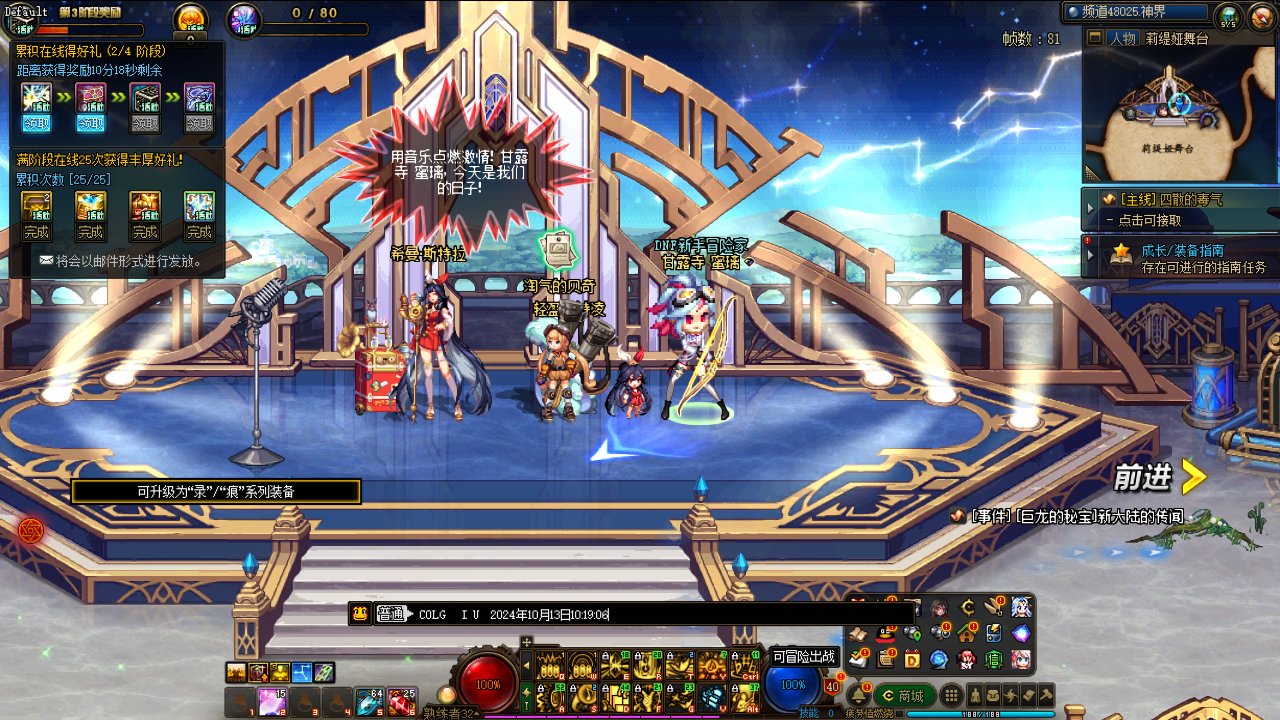Open the chat emoji face button
Image resolution: width=1280 pixels, height=720 pixels.
pyautogui.click(x=360, y=614)
